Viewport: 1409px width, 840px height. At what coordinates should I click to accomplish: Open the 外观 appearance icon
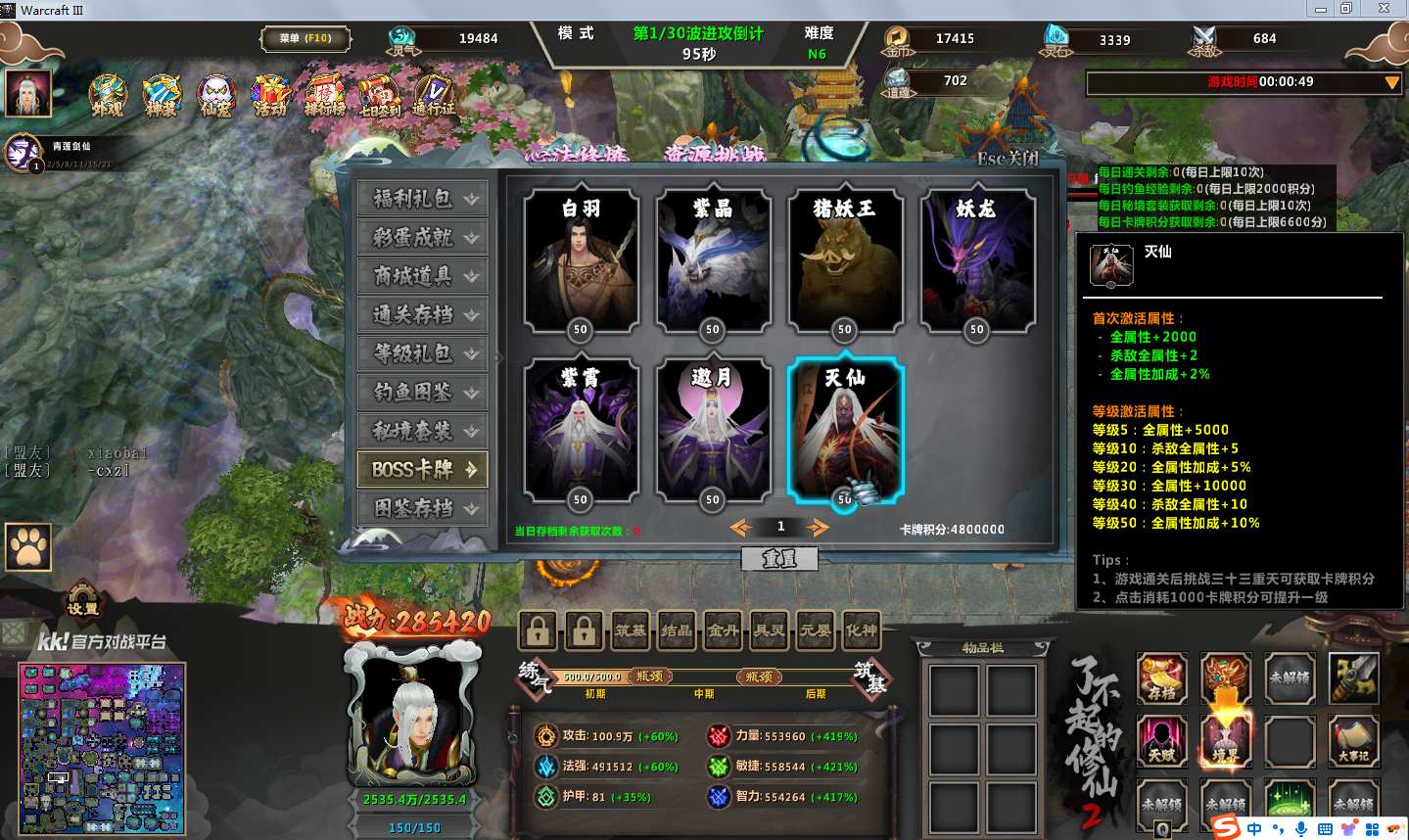(108, 97)
